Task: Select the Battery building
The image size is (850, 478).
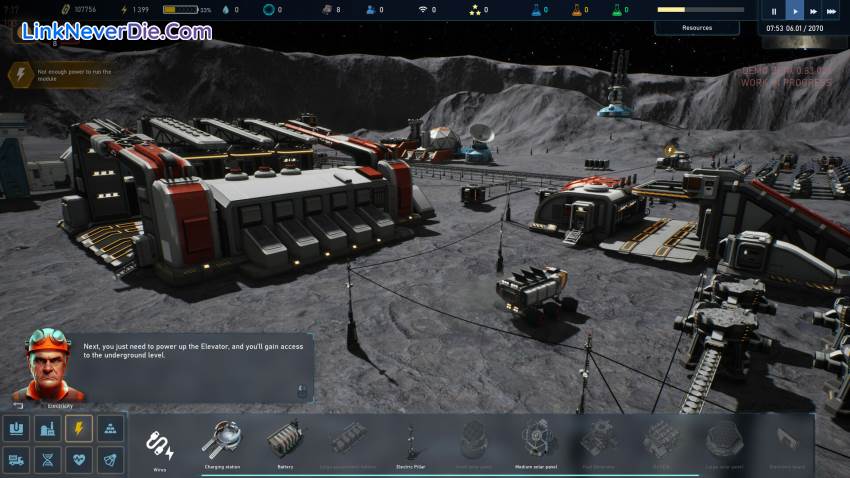Action: pos(285,441)
